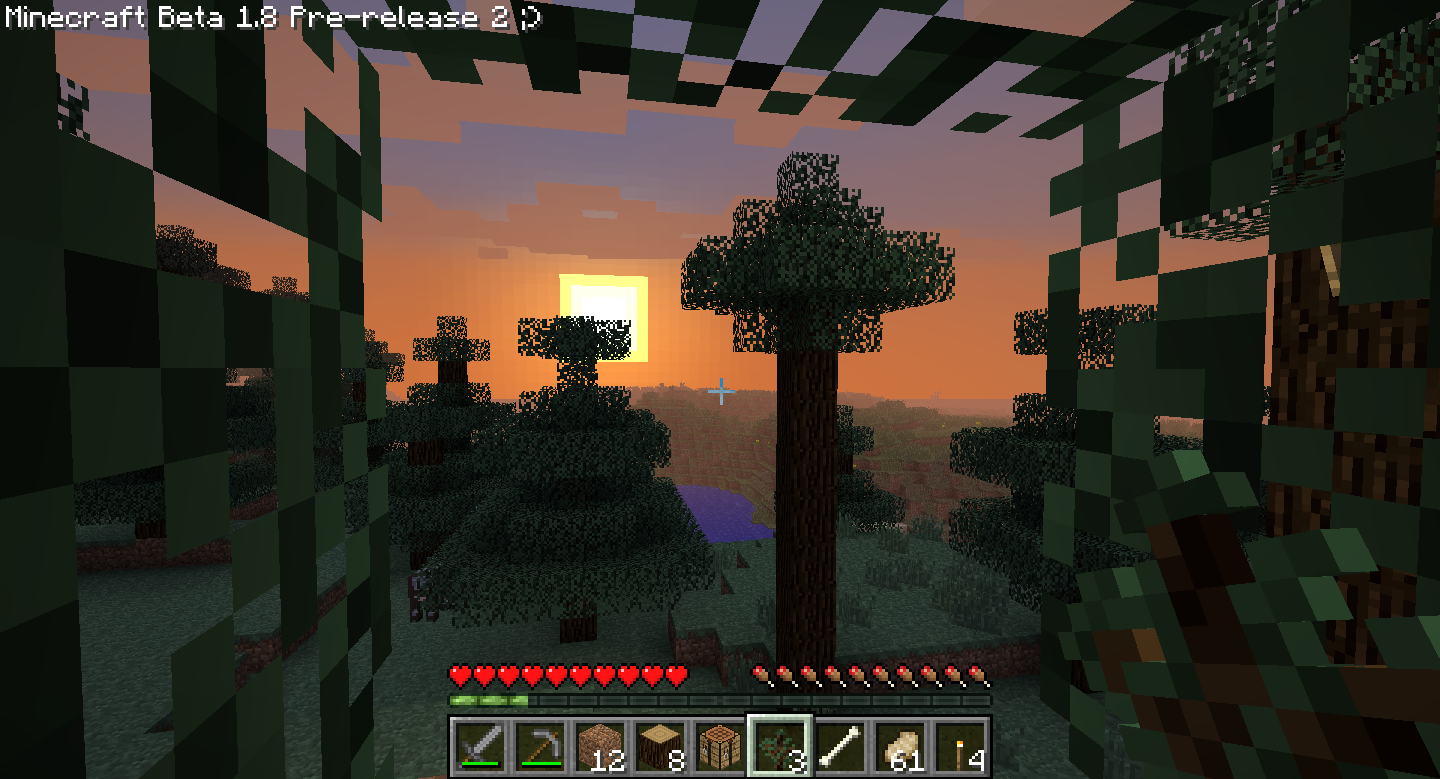1440x779 pixels.
Task: Click the highlighted sapling slot
Action: tap(779, 745)
